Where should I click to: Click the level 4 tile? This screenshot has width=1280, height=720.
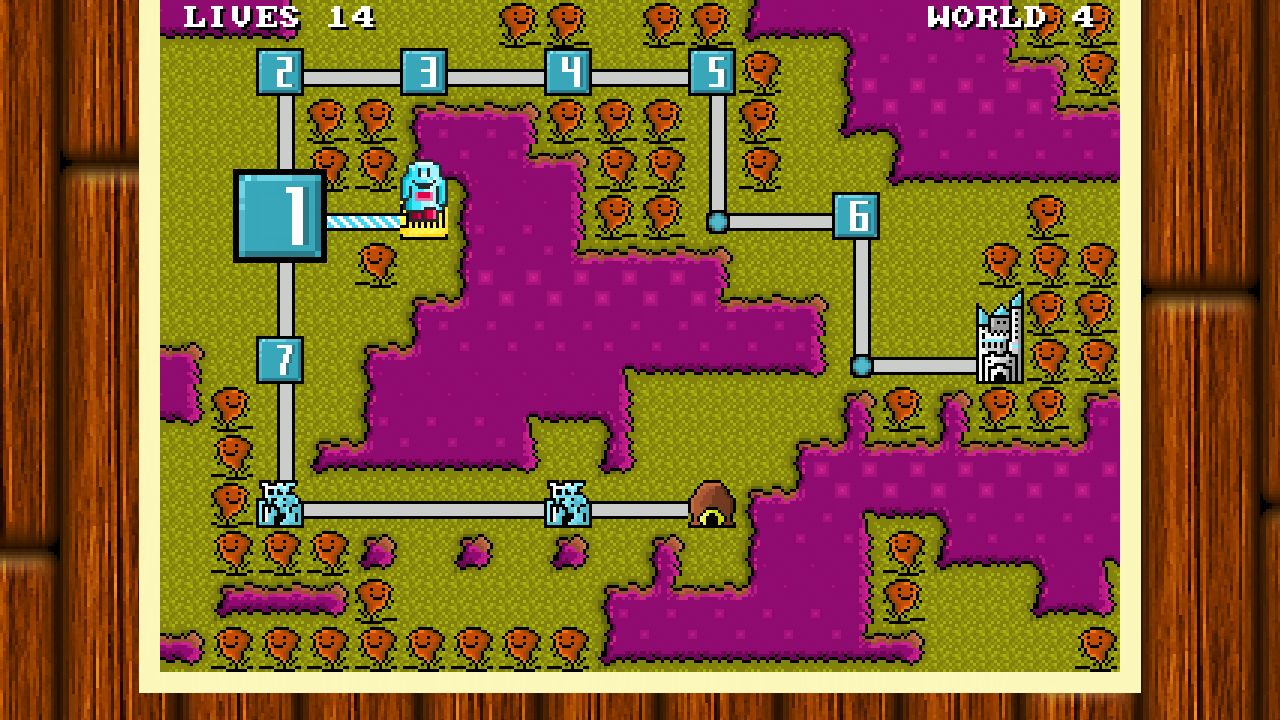(570, 71)
